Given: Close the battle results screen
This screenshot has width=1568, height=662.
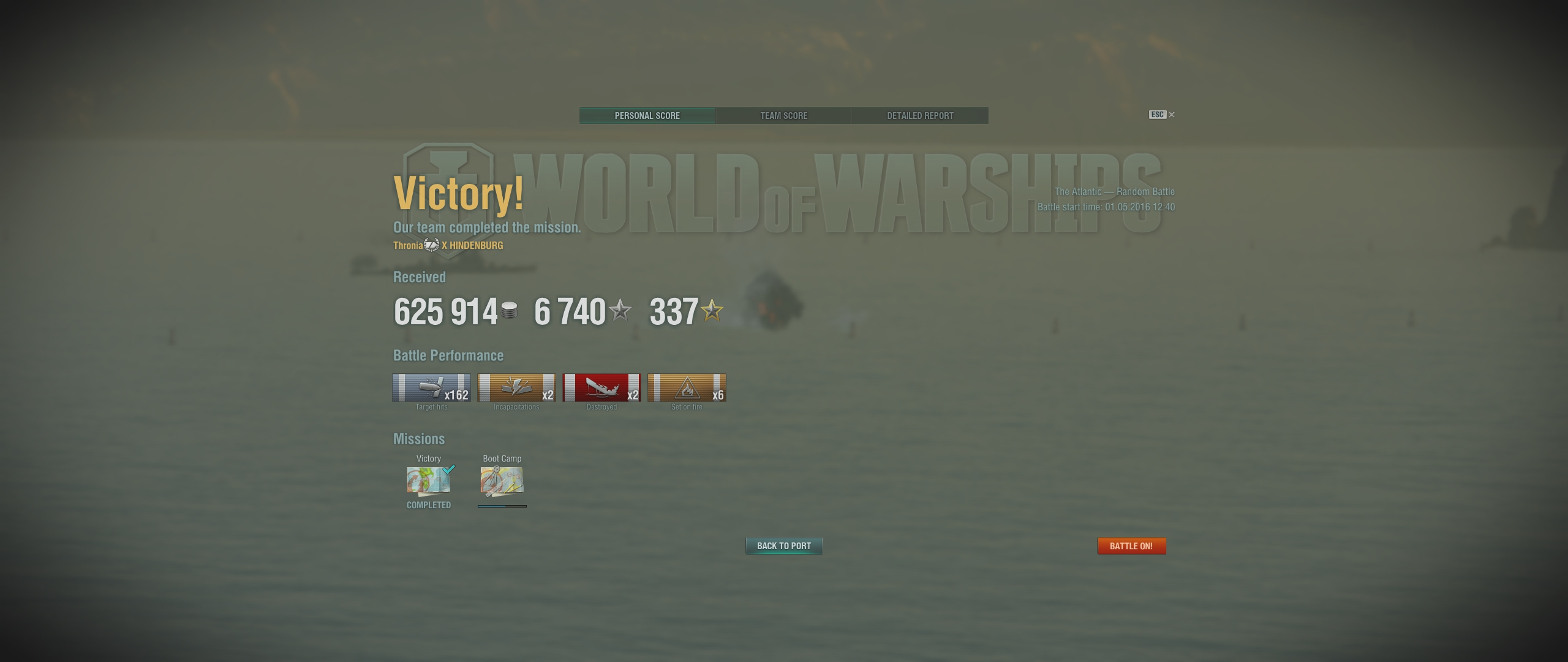Looking at the screenshot, I should coord(1171,115).
